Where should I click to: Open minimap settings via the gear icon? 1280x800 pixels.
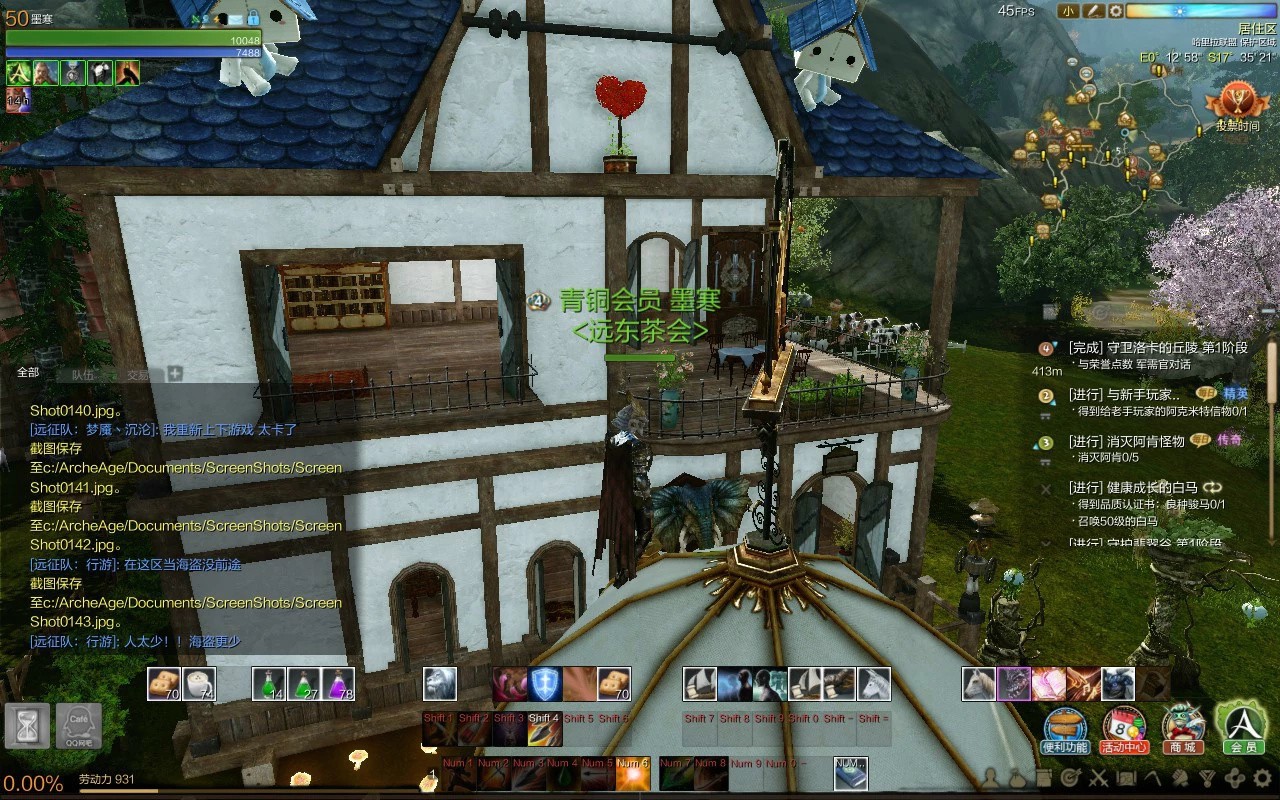pos(1116,11)
